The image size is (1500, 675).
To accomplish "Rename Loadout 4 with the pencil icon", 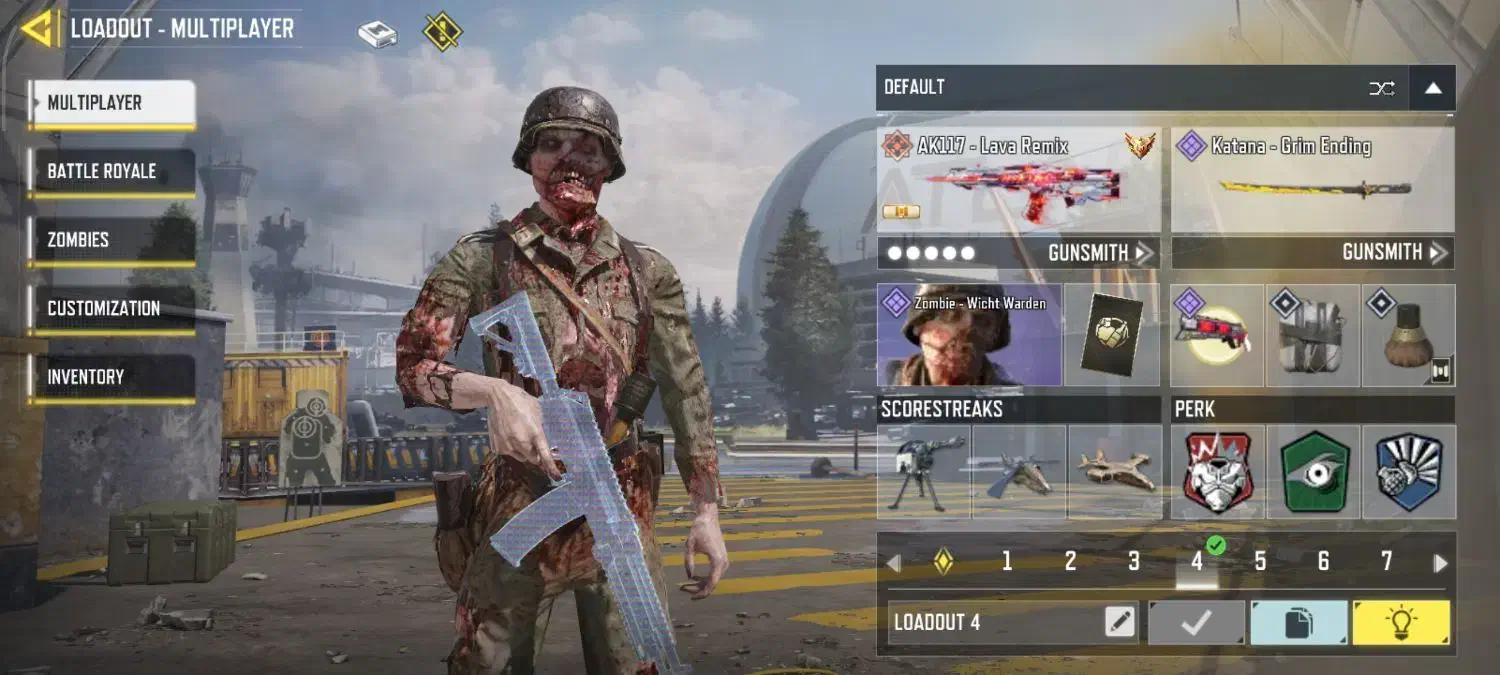I will [1121, 623].
